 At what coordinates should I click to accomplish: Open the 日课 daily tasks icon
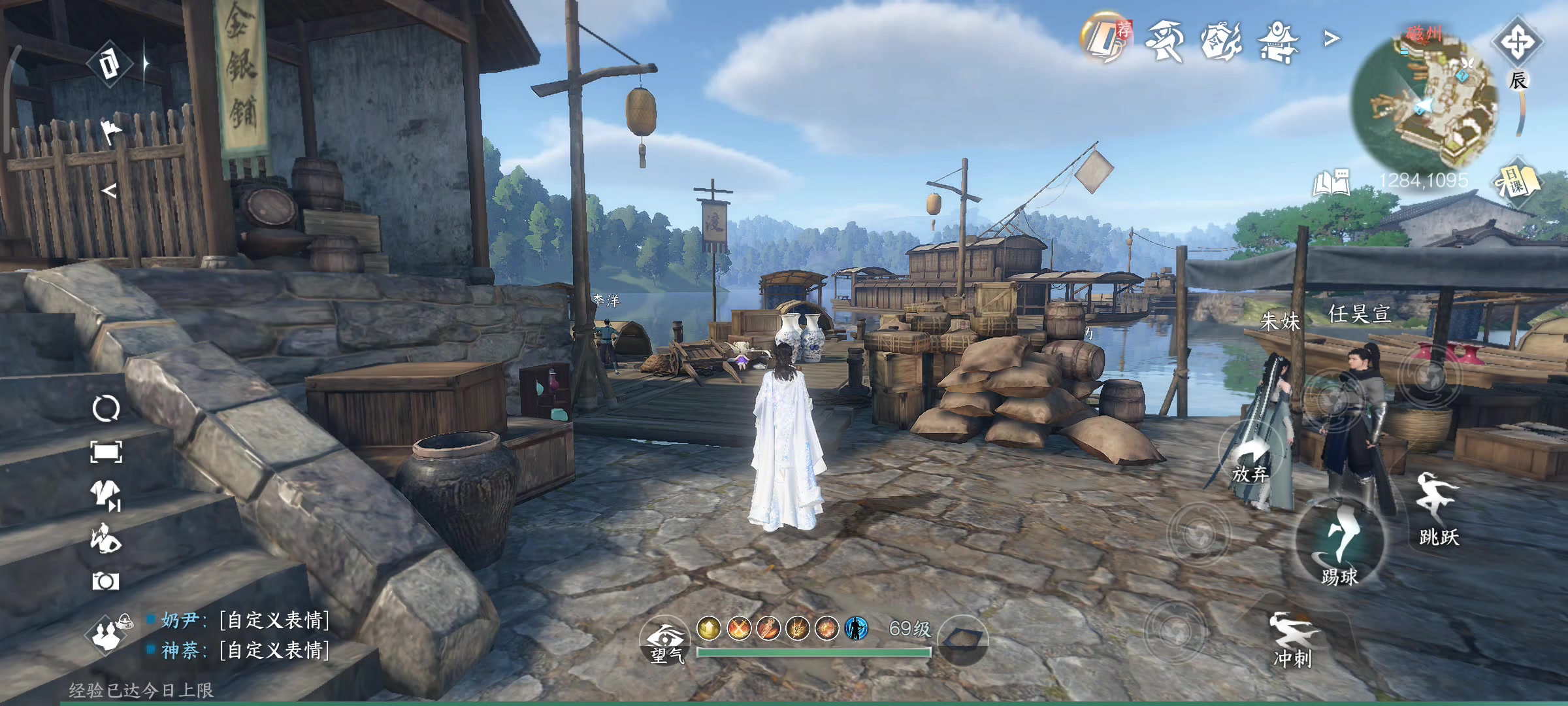point(1517,181)
